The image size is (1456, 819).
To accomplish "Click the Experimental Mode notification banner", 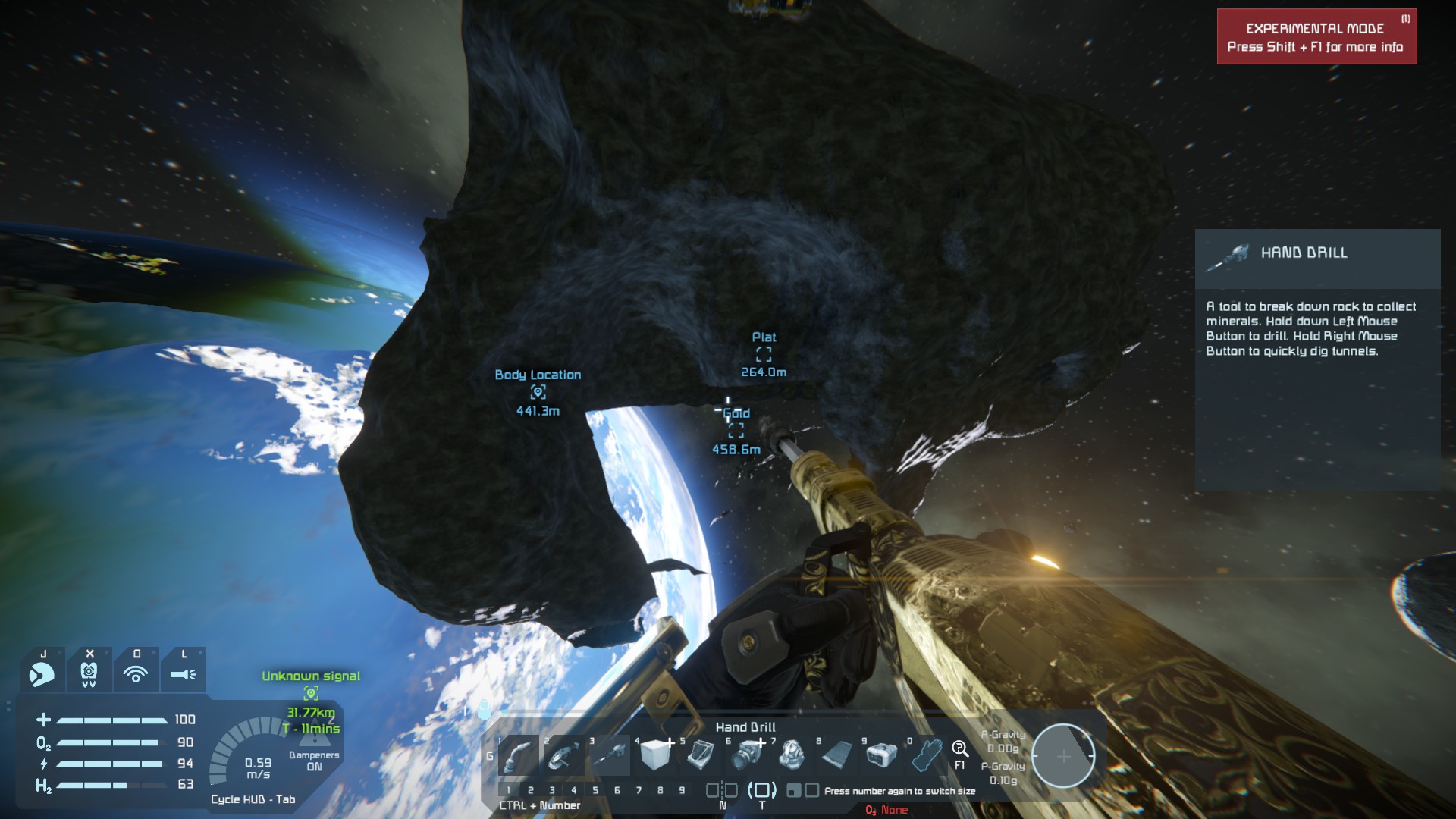I will [x=1316, y=37].
